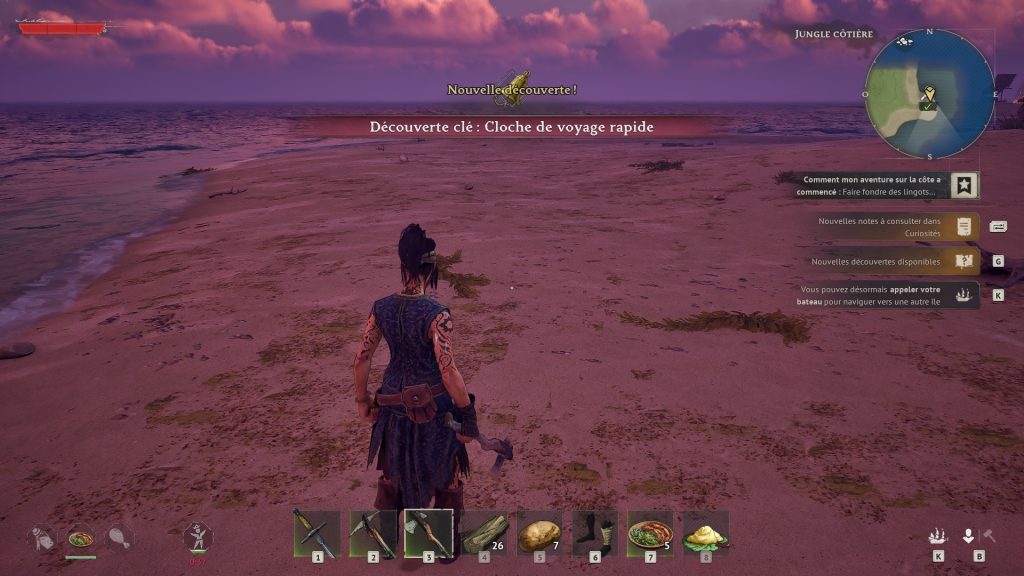Open the circular minimap
1024x576 pixels.
(x=929, y=95)
